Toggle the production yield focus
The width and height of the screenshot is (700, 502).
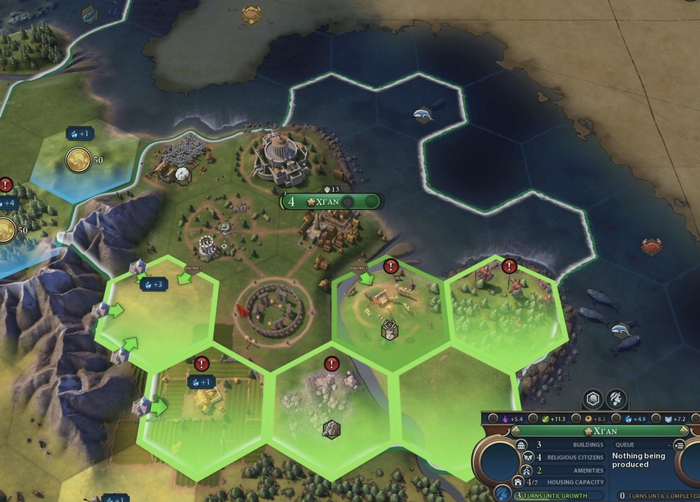(577, 418)
